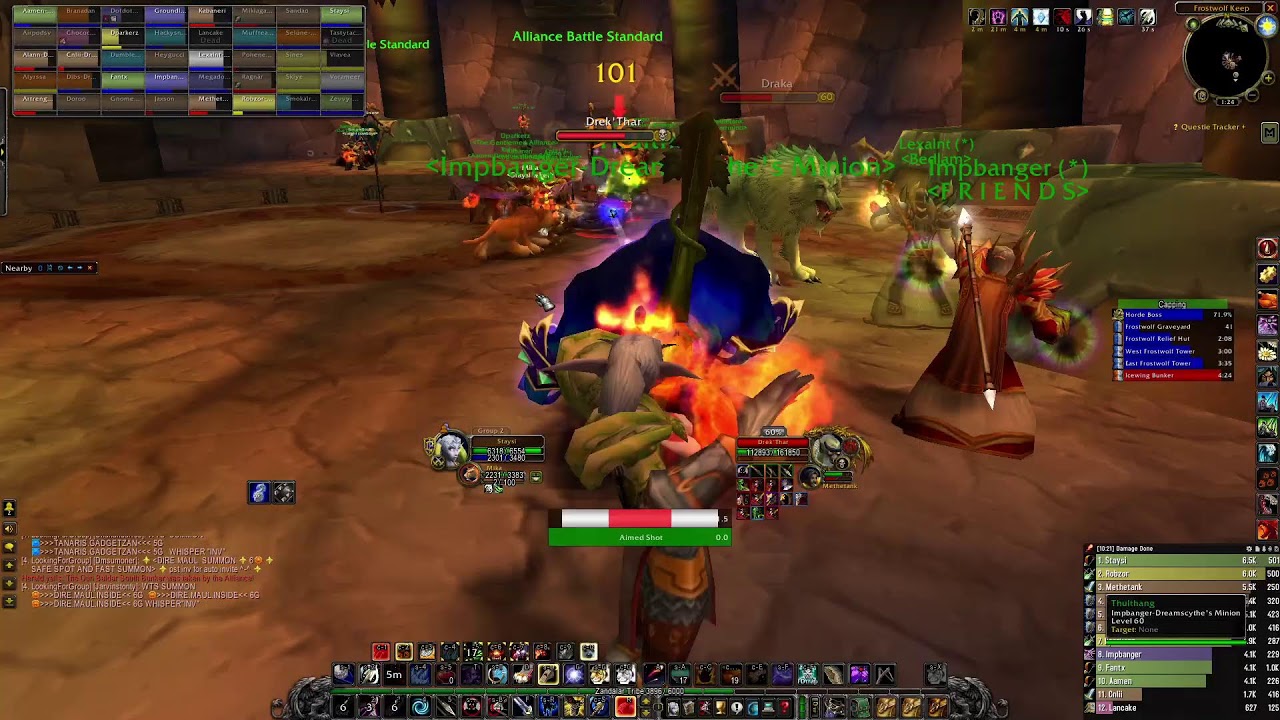Activate the blue swirl ability
This screenshot has width=1280, height=720.
tap(420, 708)
